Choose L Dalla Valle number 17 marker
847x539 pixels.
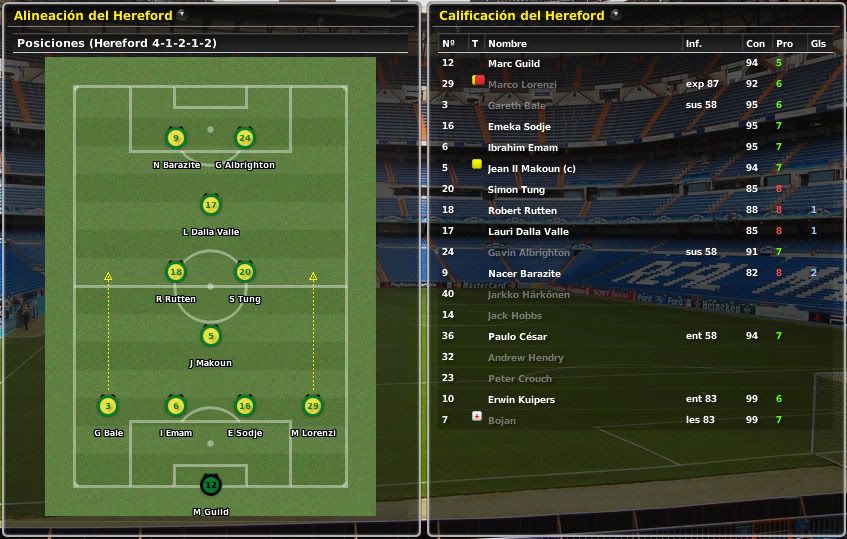coord(210,206)
